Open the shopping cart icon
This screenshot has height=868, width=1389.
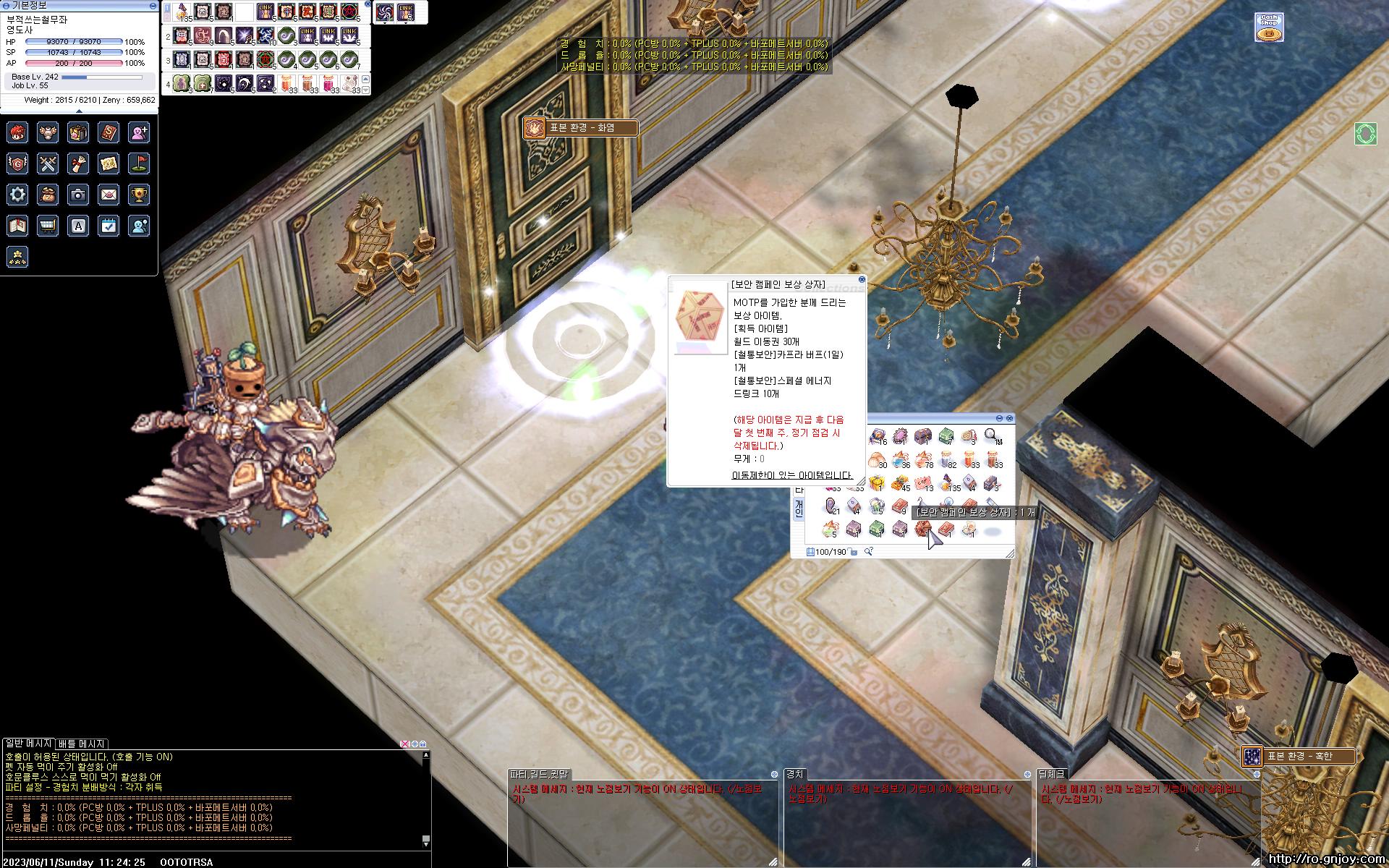tap(48, 226)
